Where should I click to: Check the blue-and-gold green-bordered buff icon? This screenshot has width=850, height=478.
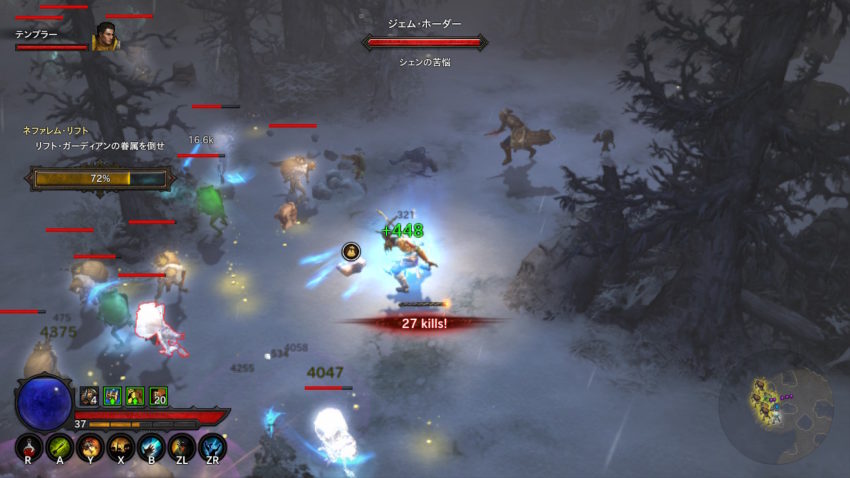pyautogui.click(x=112, y=396)
